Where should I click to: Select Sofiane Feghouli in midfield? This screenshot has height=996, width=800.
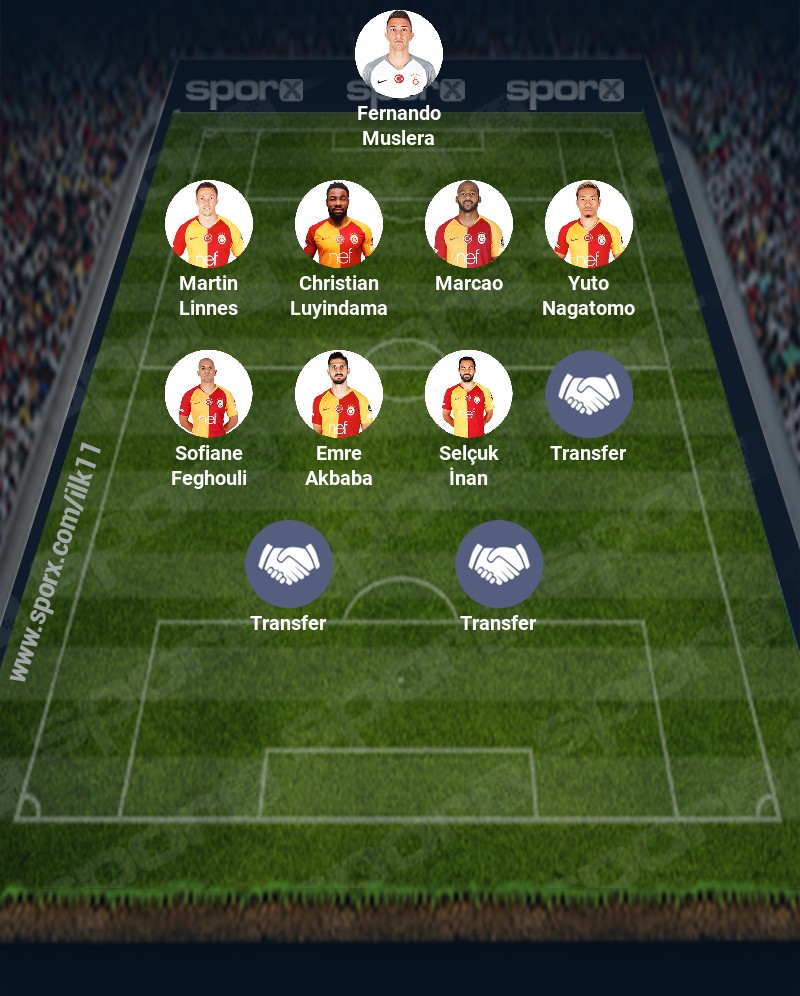[209, 394]
